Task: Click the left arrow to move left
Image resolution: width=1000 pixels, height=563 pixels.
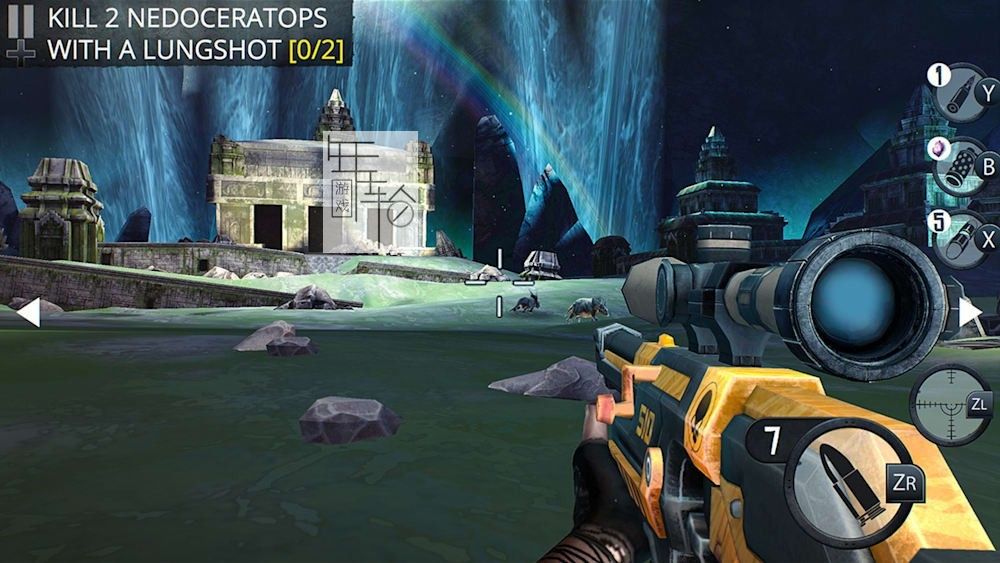Action: tap(27, 313)
